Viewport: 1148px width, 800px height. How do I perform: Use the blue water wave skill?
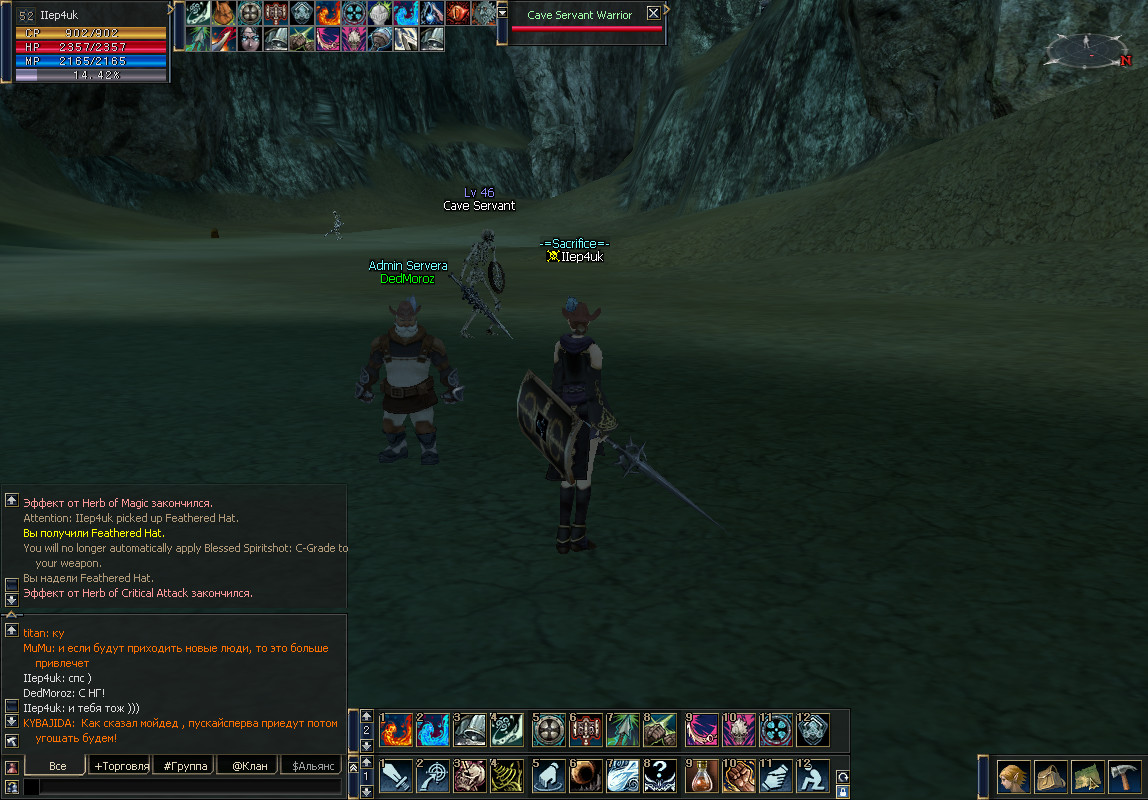click(433, 730)
